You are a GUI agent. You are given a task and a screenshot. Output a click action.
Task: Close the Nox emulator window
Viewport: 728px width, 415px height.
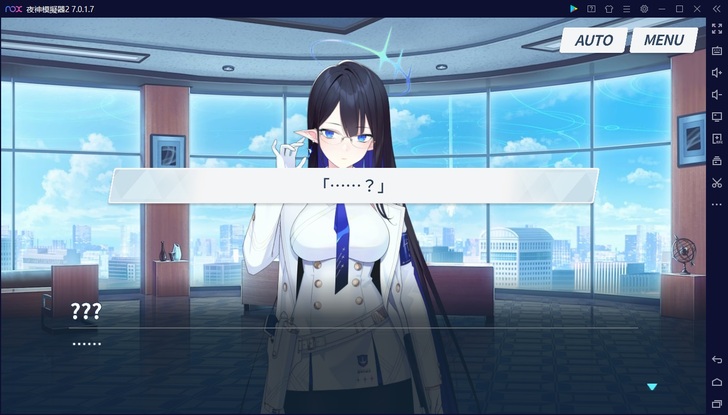[x=698, y=8]
